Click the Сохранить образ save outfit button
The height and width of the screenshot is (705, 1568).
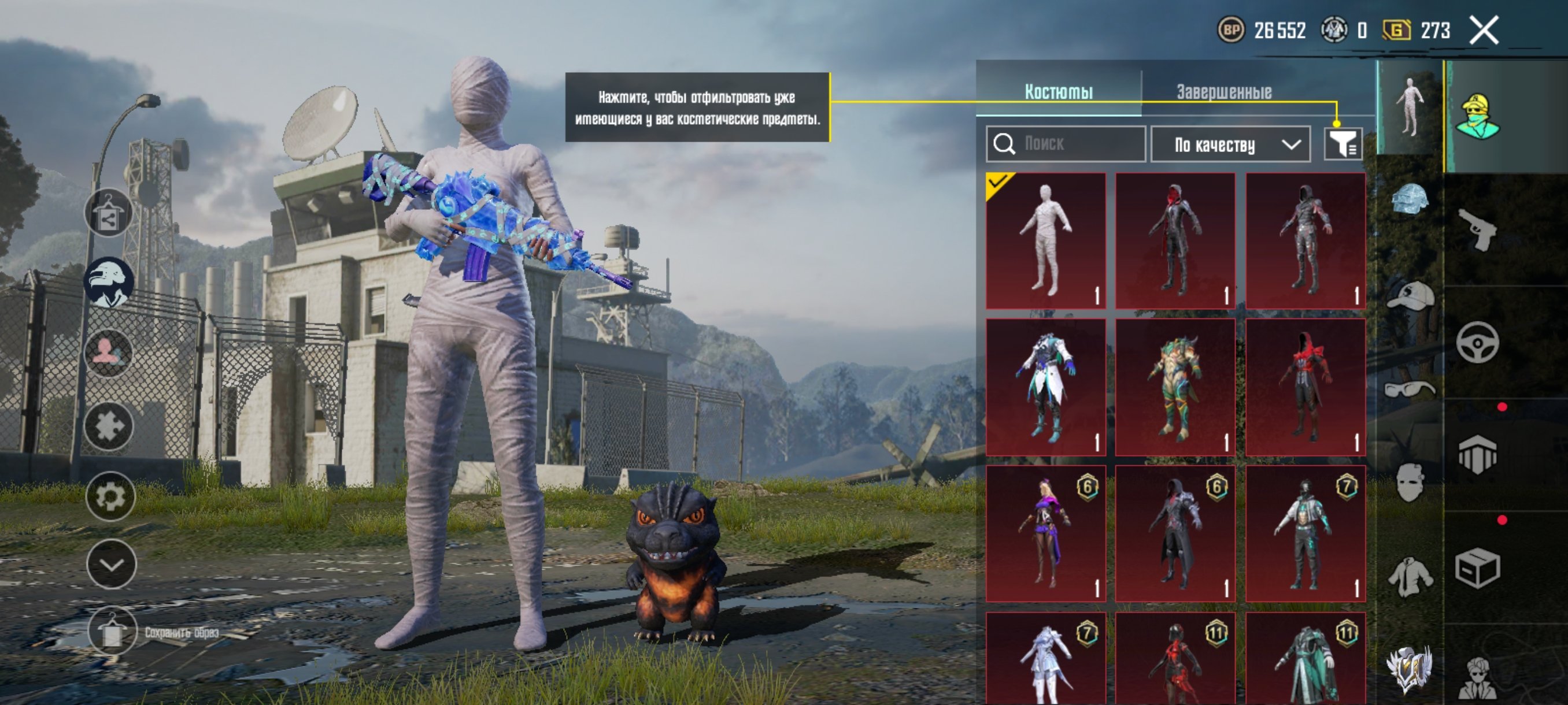pos(112,633)
